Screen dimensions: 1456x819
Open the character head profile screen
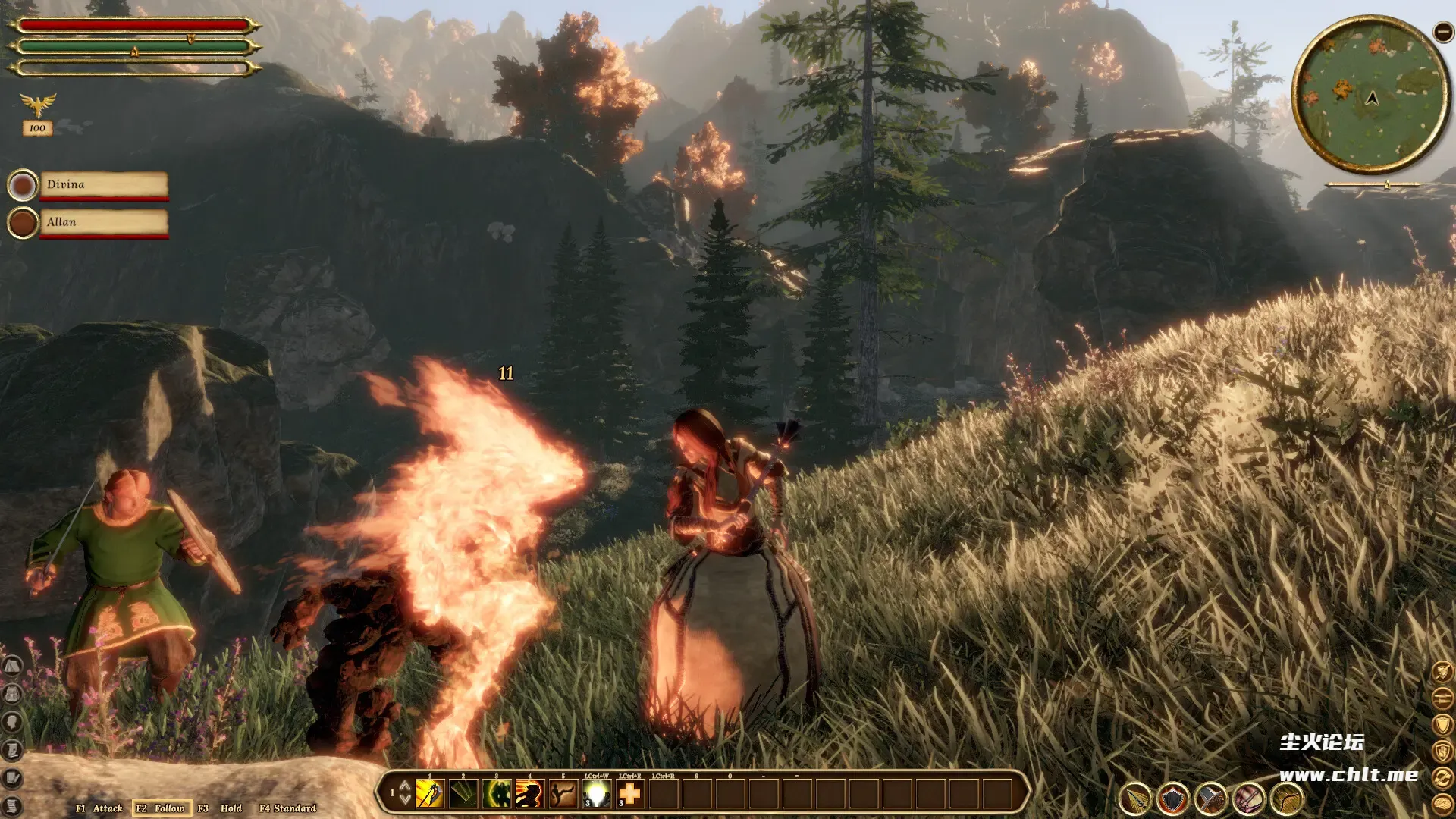coord(11,722)
